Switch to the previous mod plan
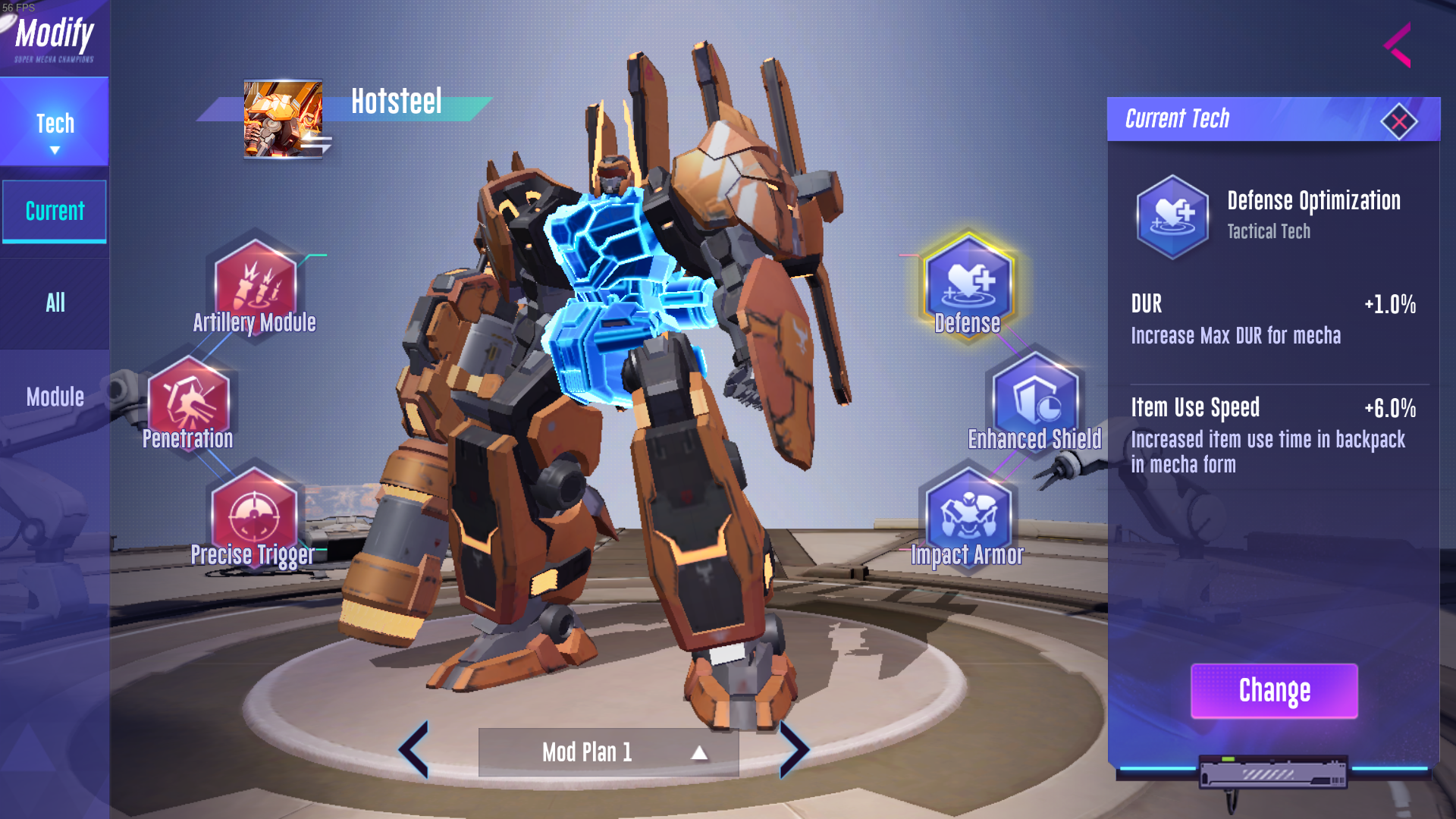The image size is (1456, 819). click(415, 750)
